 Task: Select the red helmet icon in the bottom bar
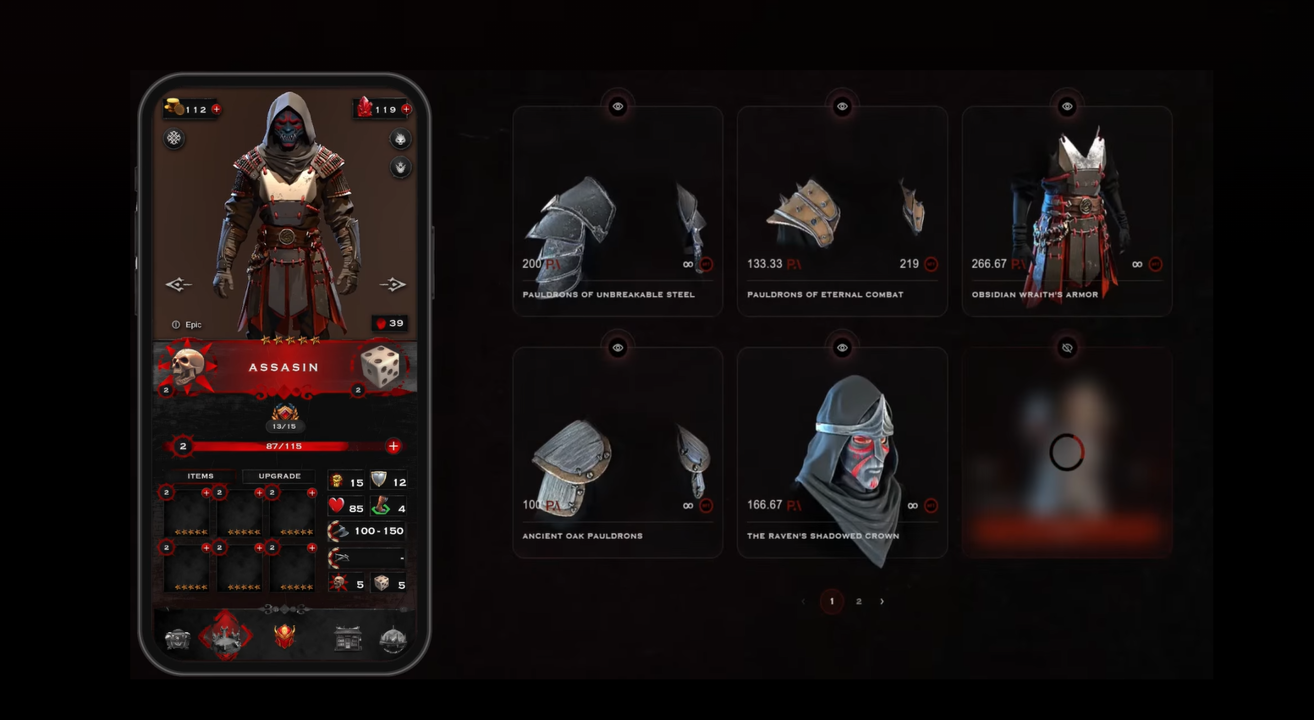[x=285, y=638]
